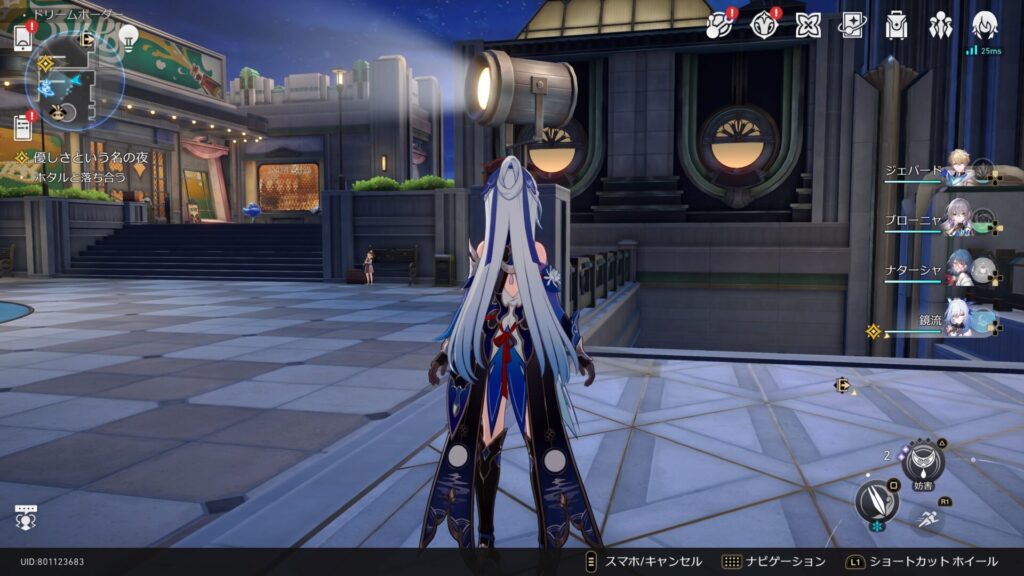Image resolution: width=1024 pixels, height=576 pixels.
Task: Open the chat speech-bubble icon
Action: tap(26, 517)
